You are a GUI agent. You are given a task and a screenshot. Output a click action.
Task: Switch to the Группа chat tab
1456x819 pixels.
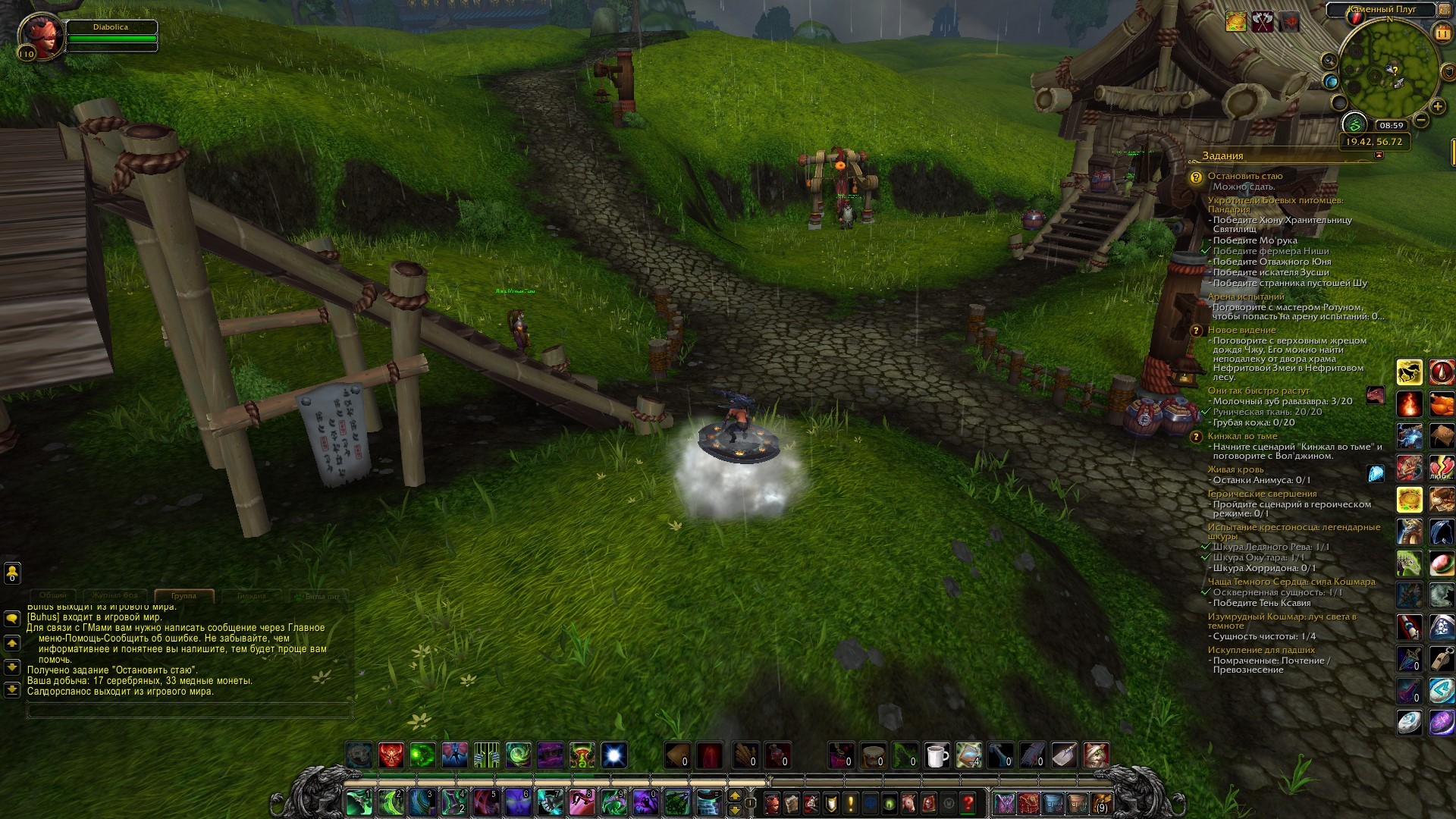coord(184,596)
